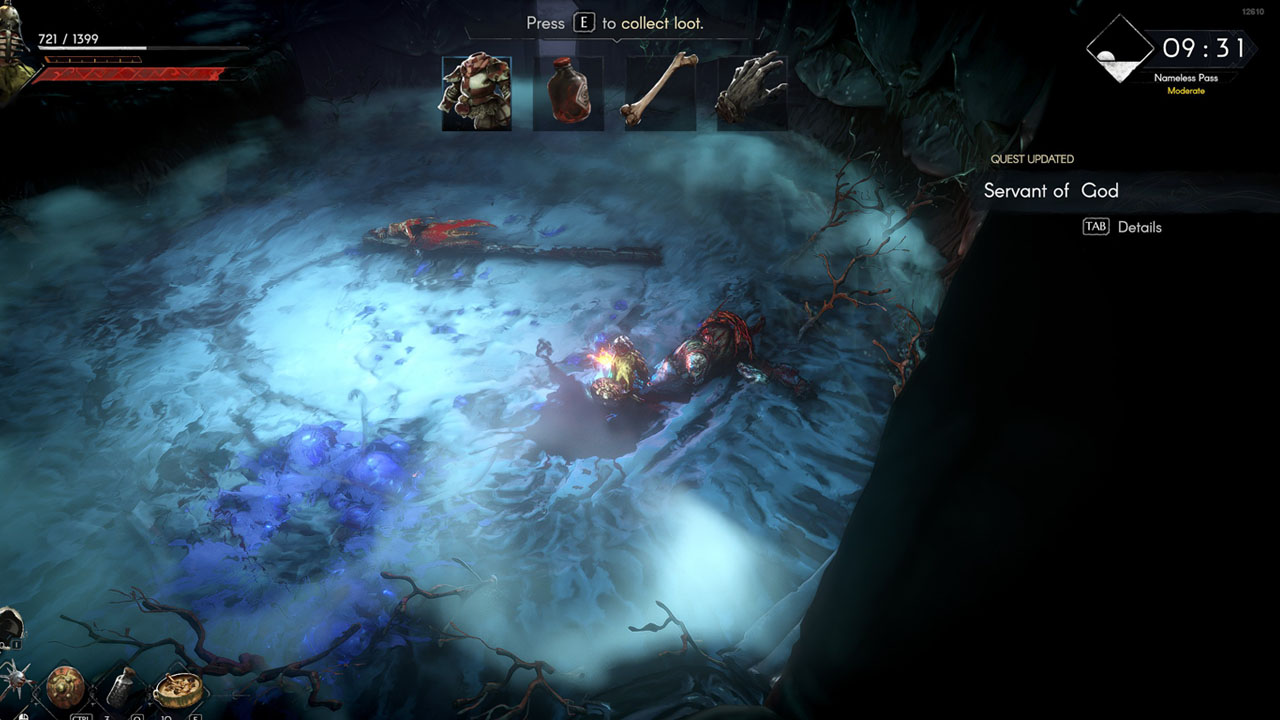Viewport: 1280px width, 720px height.
Task: Select the round shield hotbar slot
Action: pyautogui.click(x=65, y=687)
